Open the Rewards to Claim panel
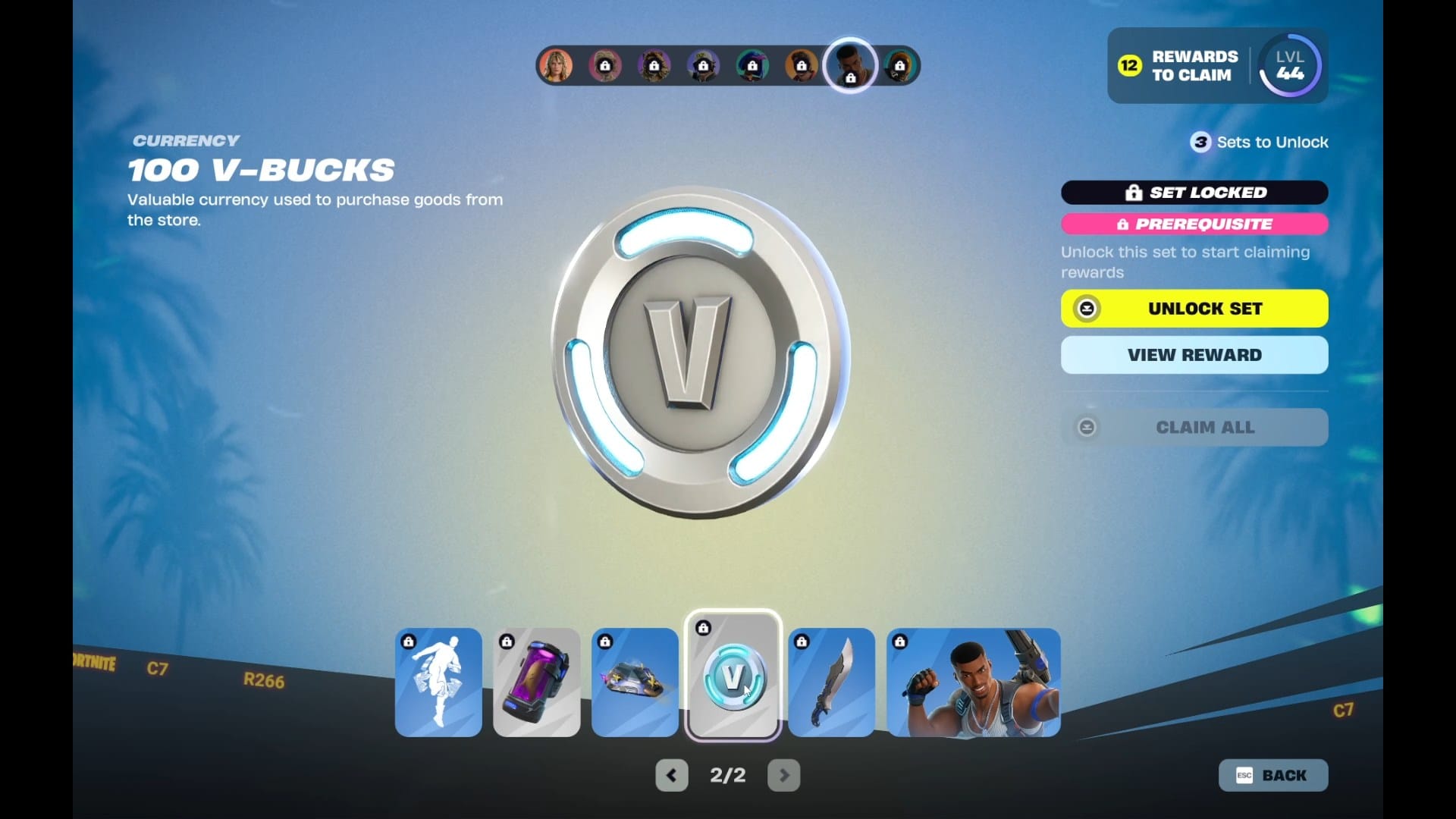Viewport: 1456px width, 819px height. tap(1178, 66)
